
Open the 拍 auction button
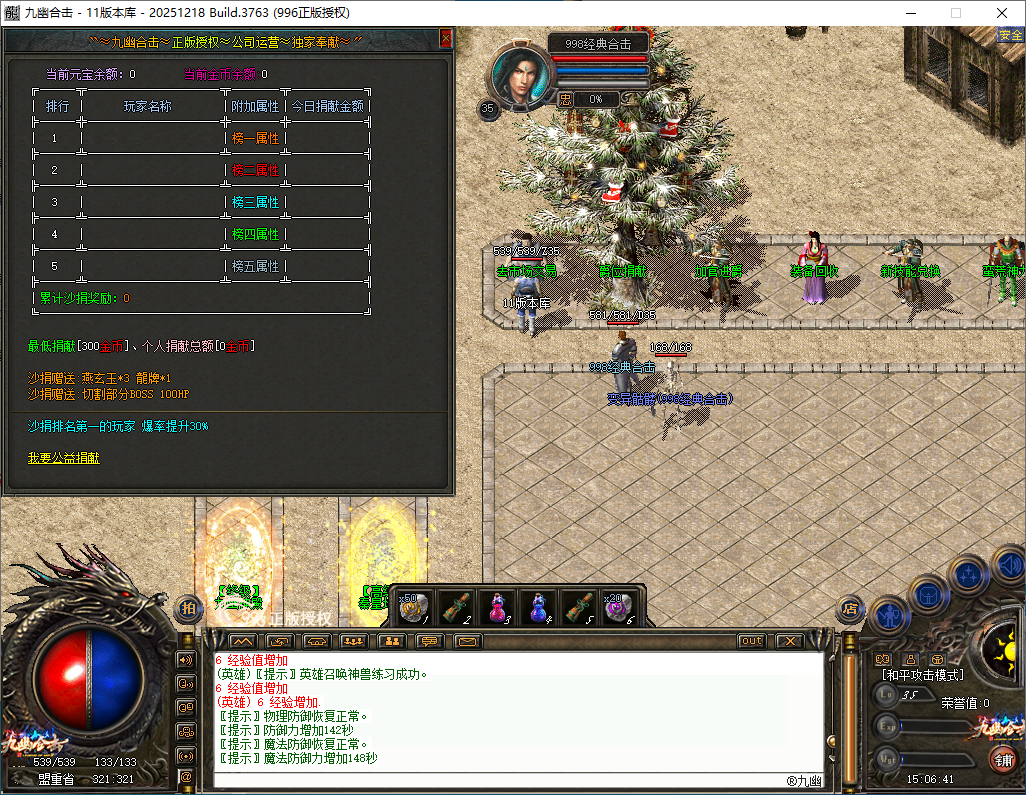(x=188, y=607)
